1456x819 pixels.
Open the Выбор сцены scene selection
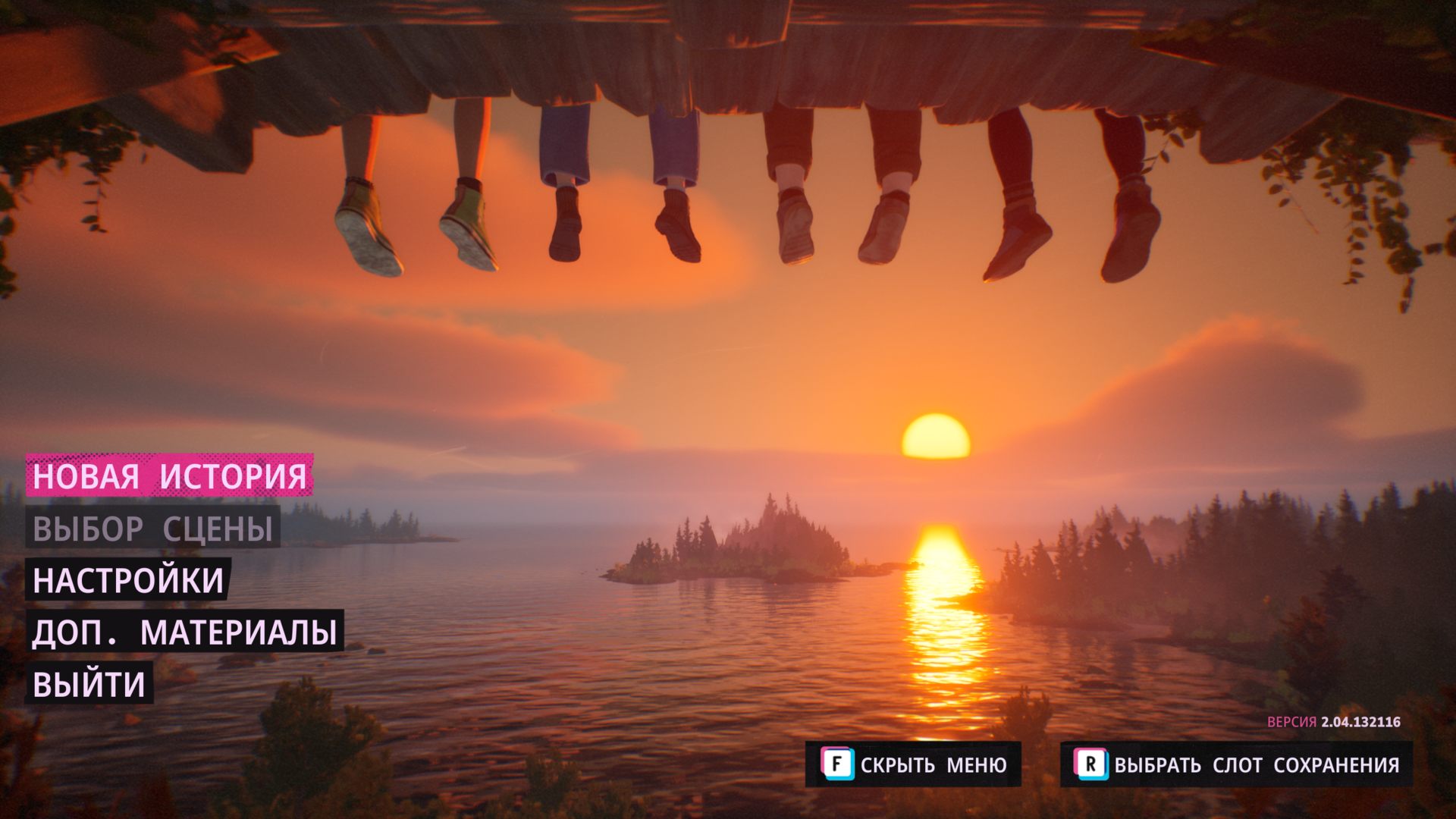[x=152, y=529]
